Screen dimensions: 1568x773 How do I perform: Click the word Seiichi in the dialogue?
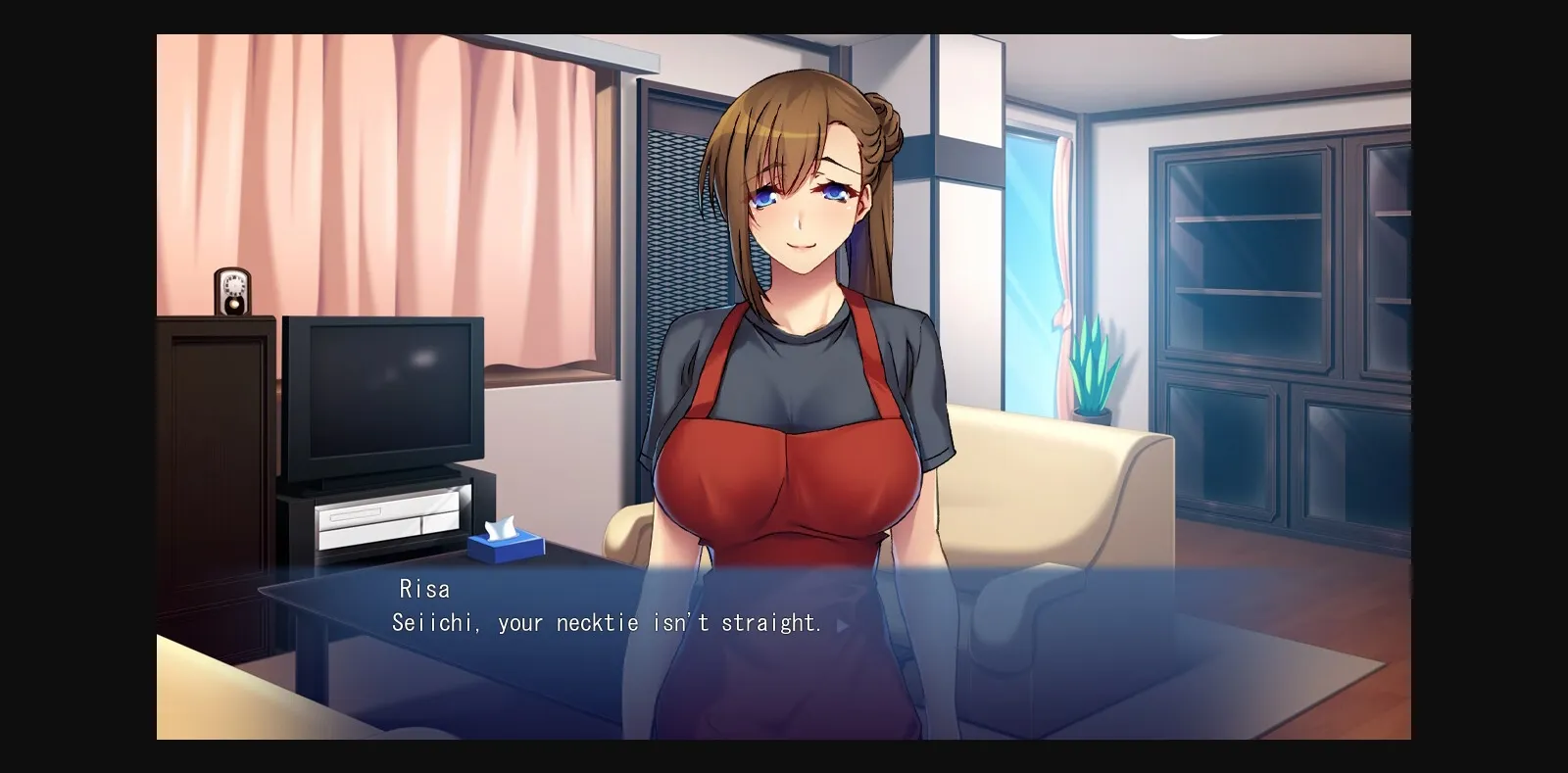(431, 622)
